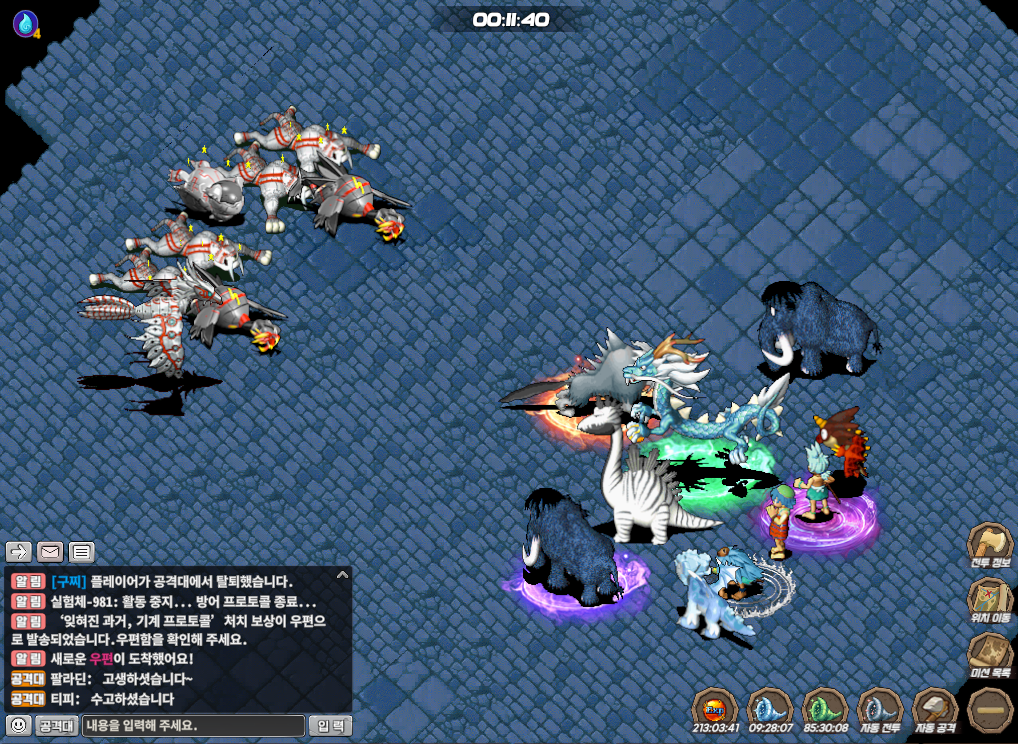Toggle 자동 전투 auto battle
The image size is (1018, 744).
[x=881, y=708]
